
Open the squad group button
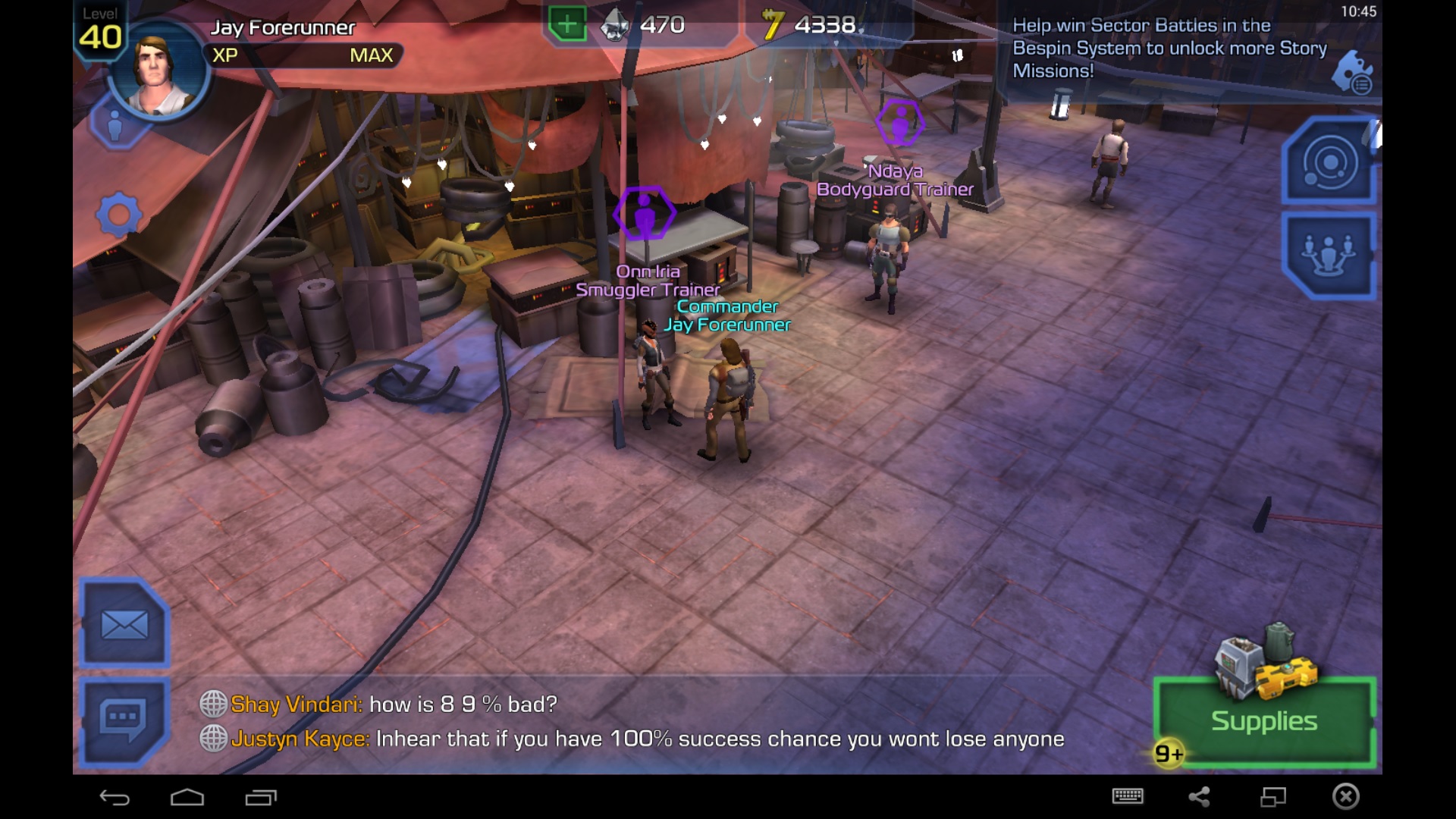click(1329, 255)
